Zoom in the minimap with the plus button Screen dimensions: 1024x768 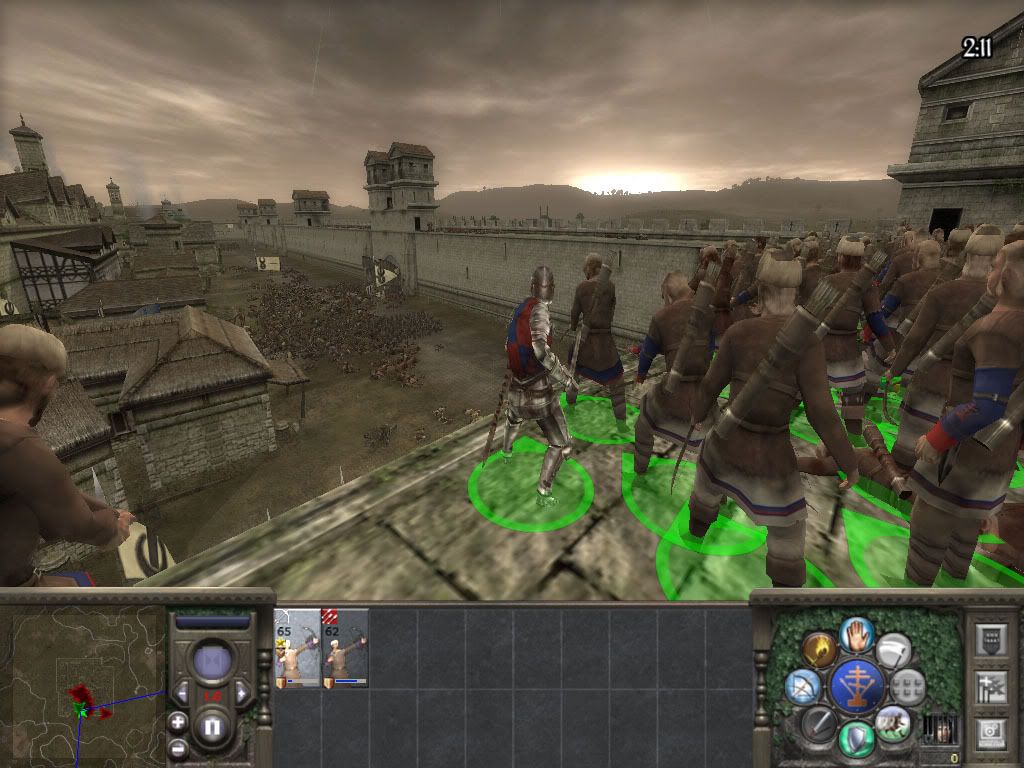178,721
